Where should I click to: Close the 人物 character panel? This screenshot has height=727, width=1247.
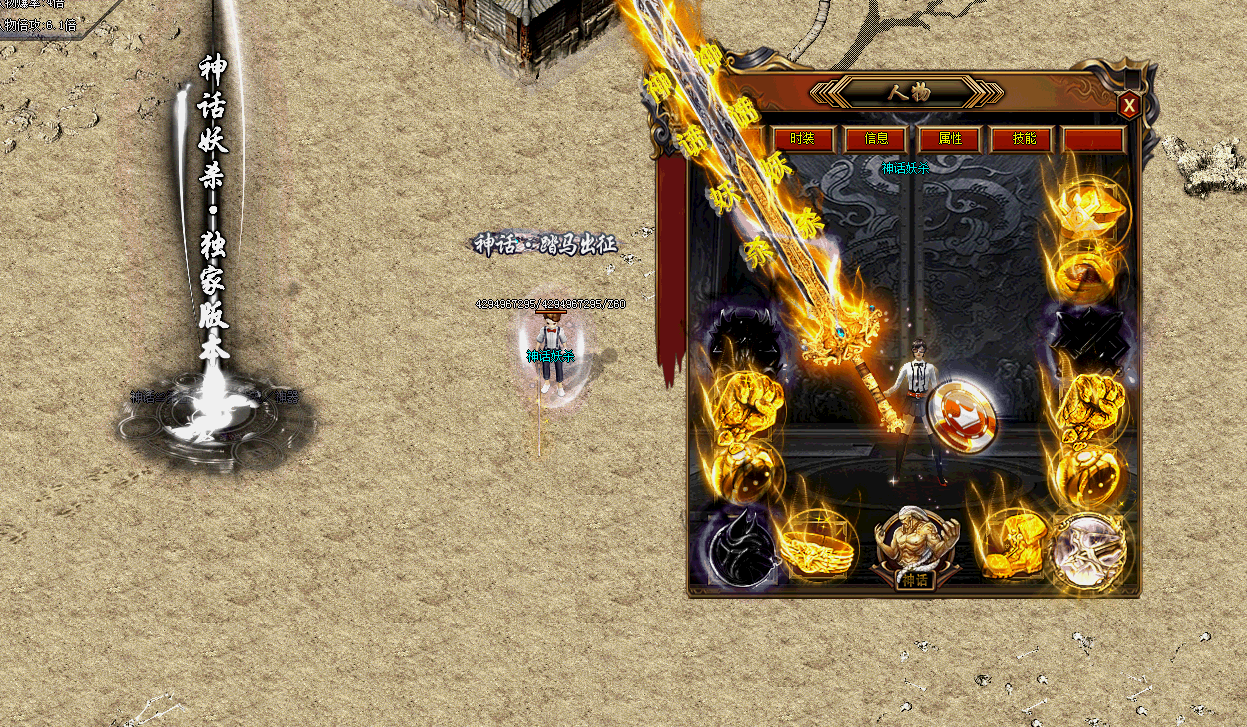tap(1128, 105)
